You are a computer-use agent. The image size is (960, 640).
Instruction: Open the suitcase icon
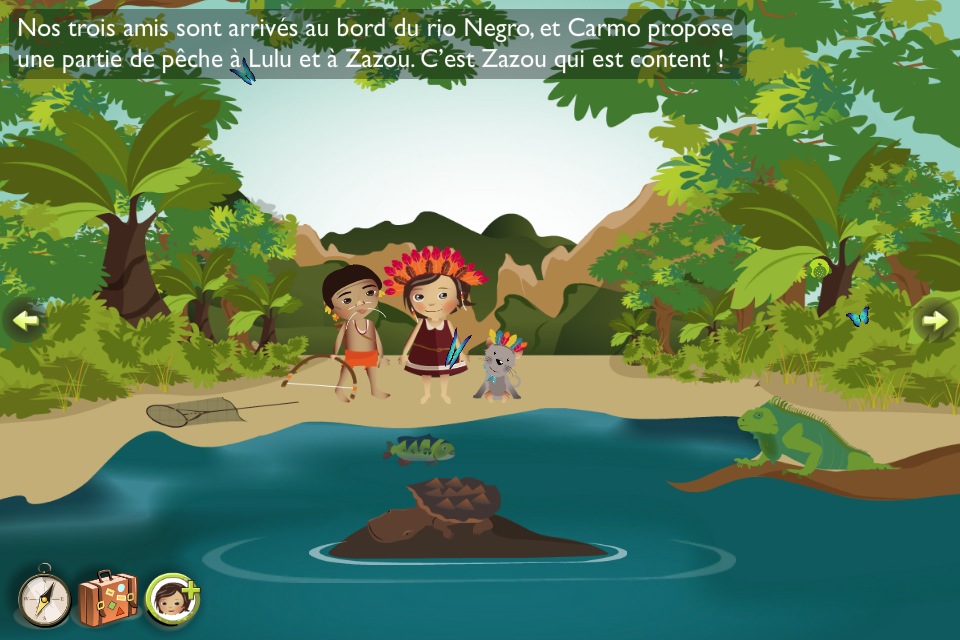point(107,599)
